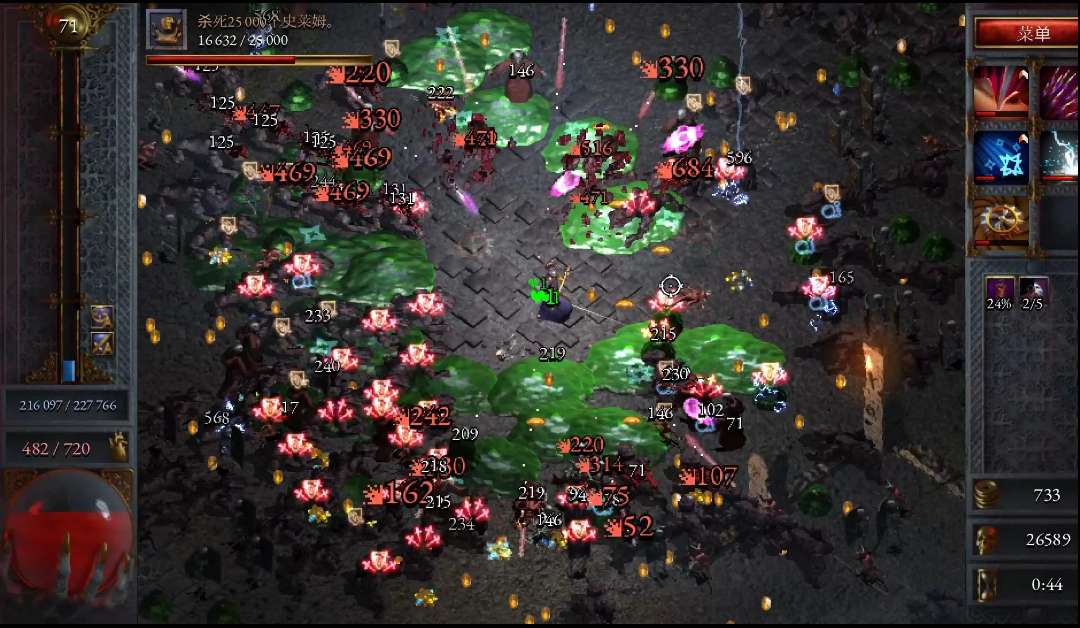Click the upper blue-gold buff icon
The image size is (1080, 628).
point(102,317)
